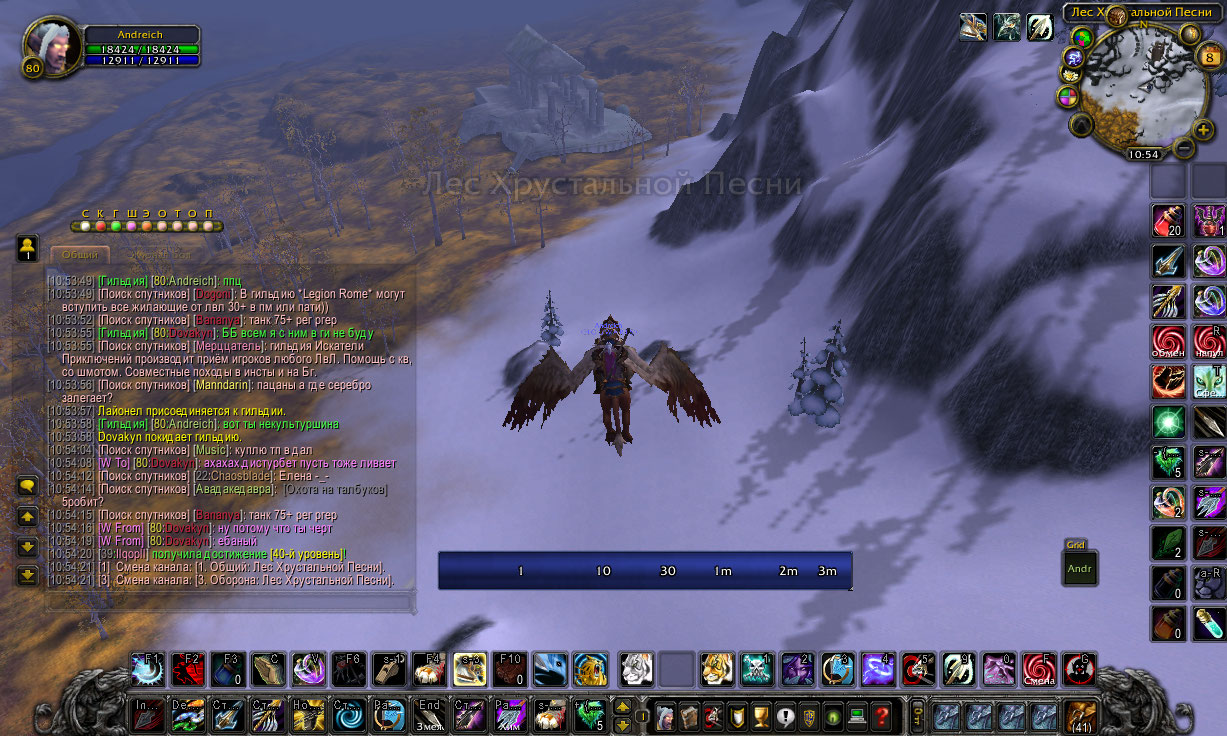This screenshot has height=736, width=1227.
Task: Use the red potion with 20 charges
Action: click(x=1168, y=220)
